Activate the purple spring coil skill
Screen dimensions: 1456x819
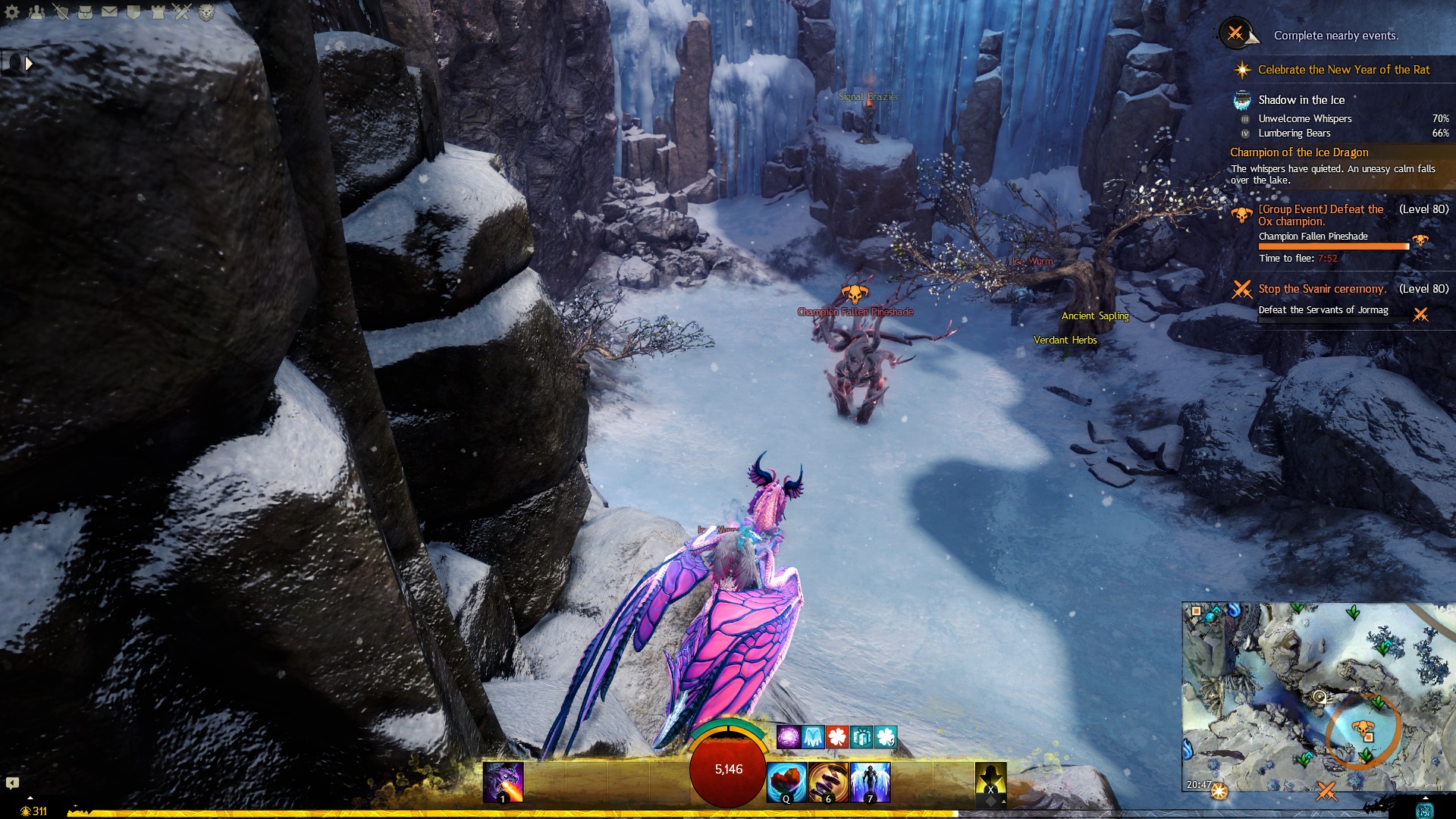point(828,782)
